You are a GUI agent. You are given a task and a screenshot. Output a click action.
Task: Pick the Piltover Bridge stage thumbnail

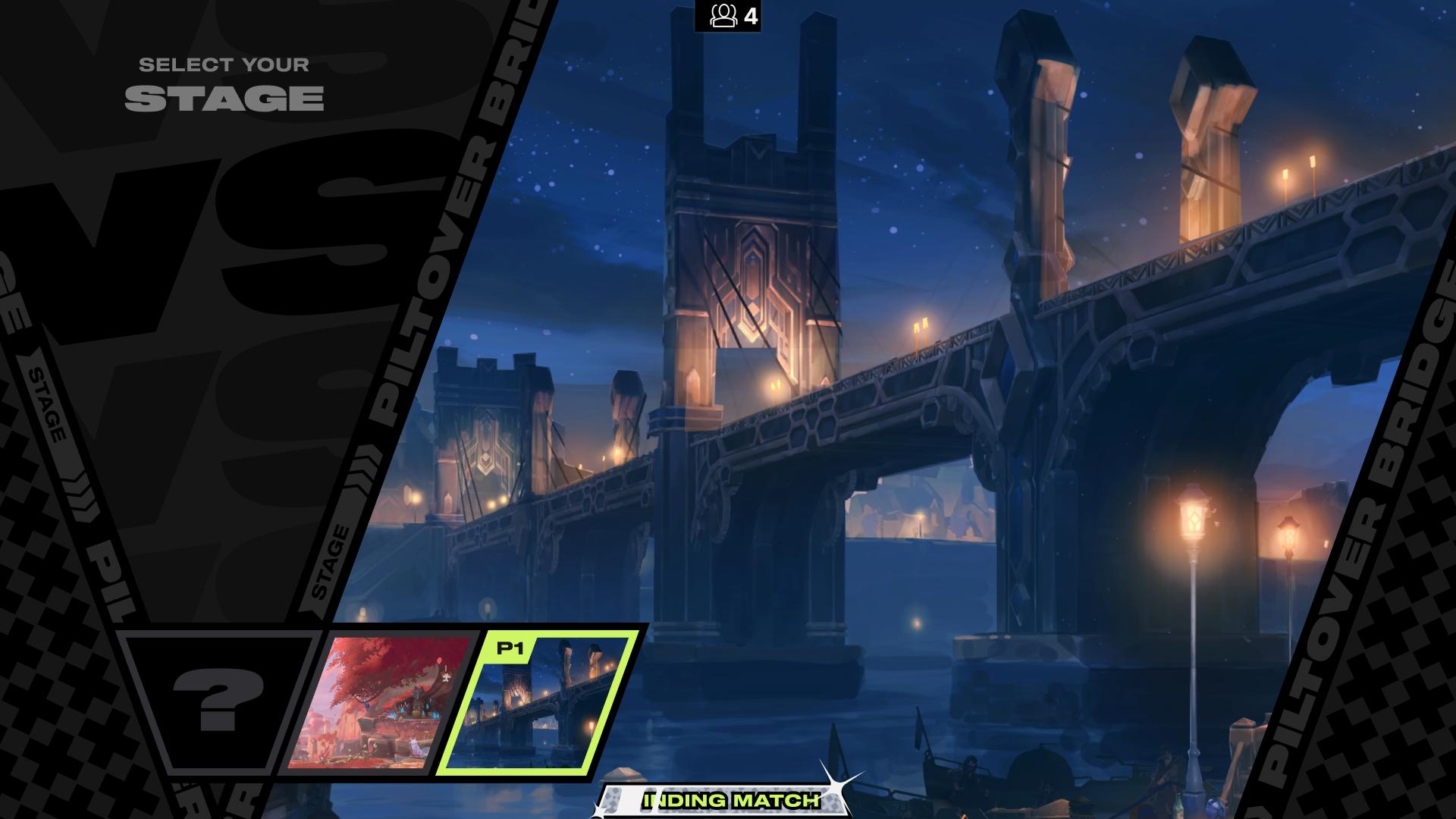[x=538, y=702]
